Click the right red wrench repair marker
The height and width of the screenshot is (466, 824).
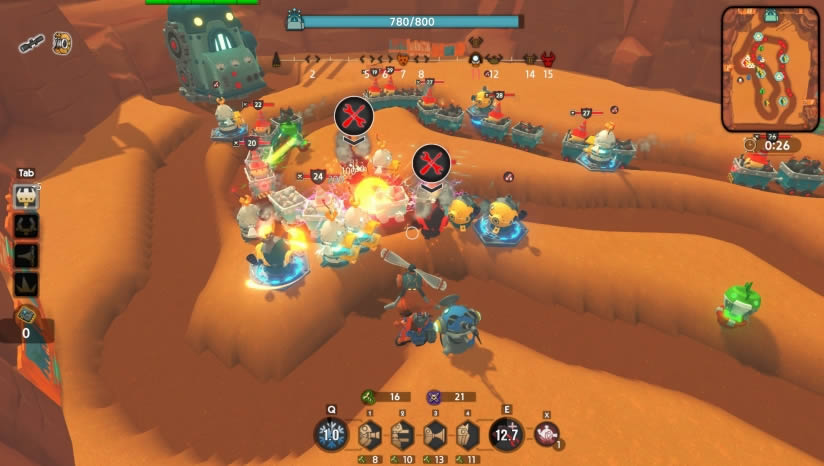(431, 163)
